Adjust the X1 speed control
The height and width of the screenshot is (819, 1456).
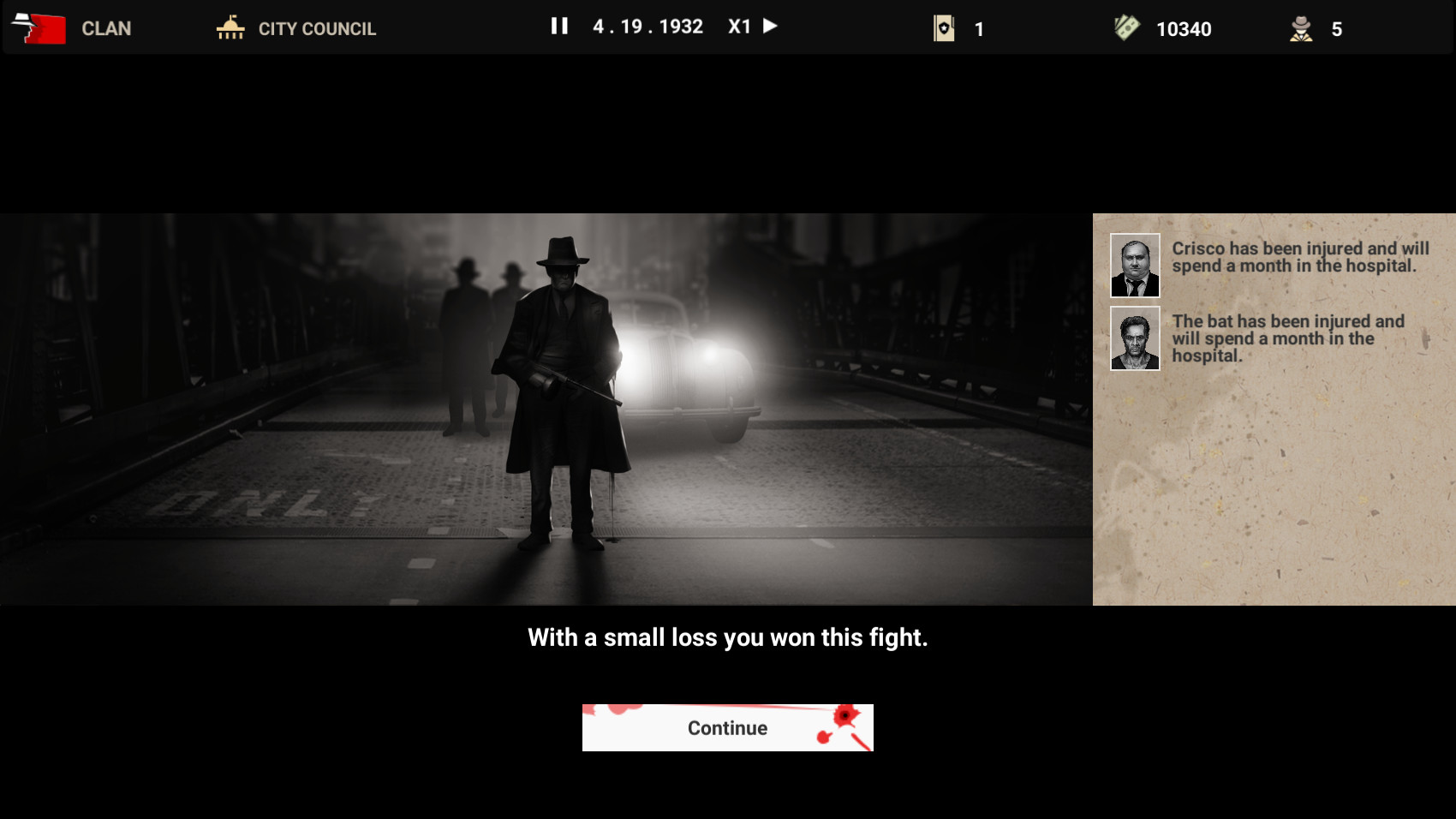point(738,27)
